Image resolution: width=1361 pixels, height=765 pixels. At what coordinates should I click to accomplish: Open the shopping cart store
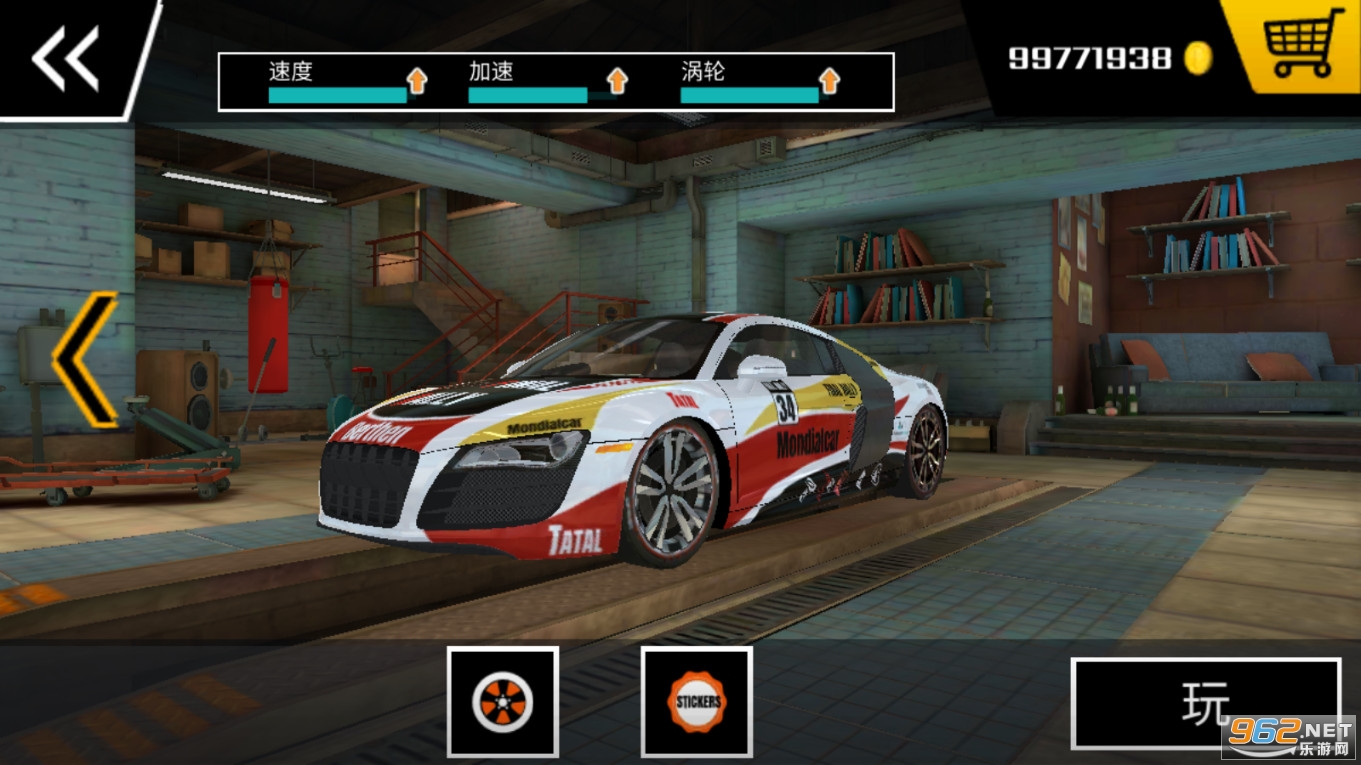tap(1303, 44)
